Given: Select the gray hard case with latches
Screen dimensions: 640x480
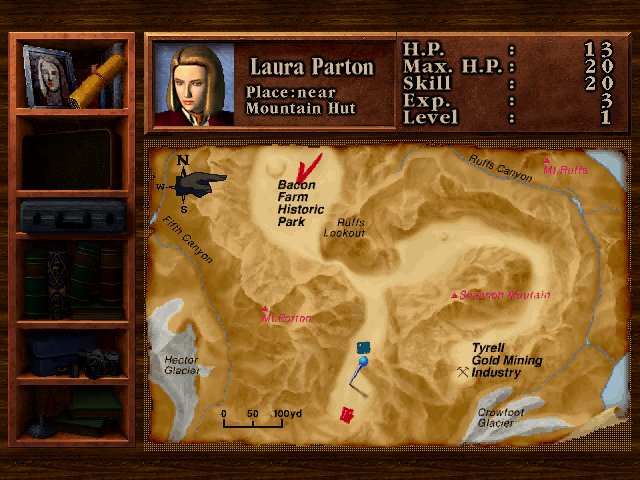Looking at the screenshot, I should (x=72, y=217).
